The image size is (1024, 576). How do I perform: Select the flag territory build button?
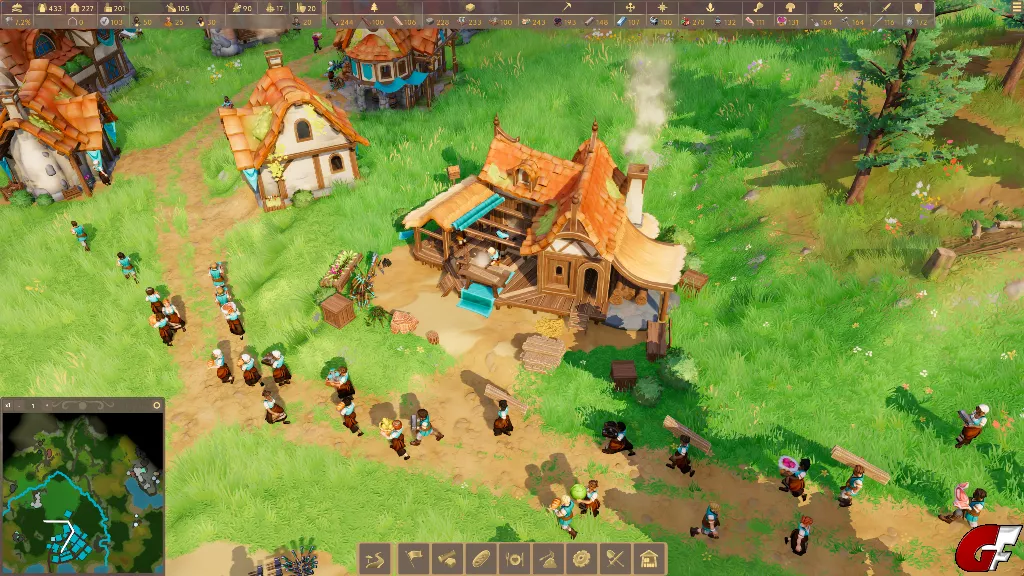point(411,558)
